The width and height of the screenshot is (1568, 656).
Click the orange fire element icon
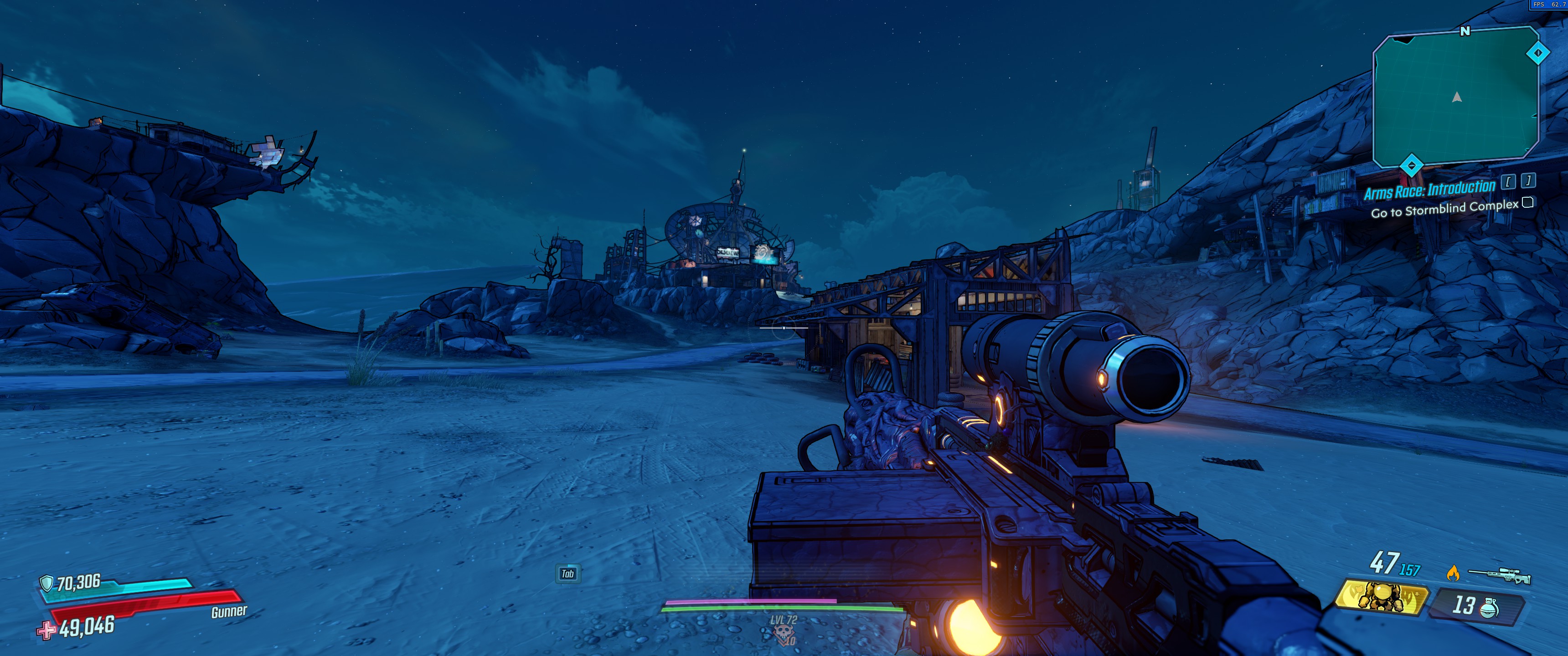click(x=1452, y=573)
